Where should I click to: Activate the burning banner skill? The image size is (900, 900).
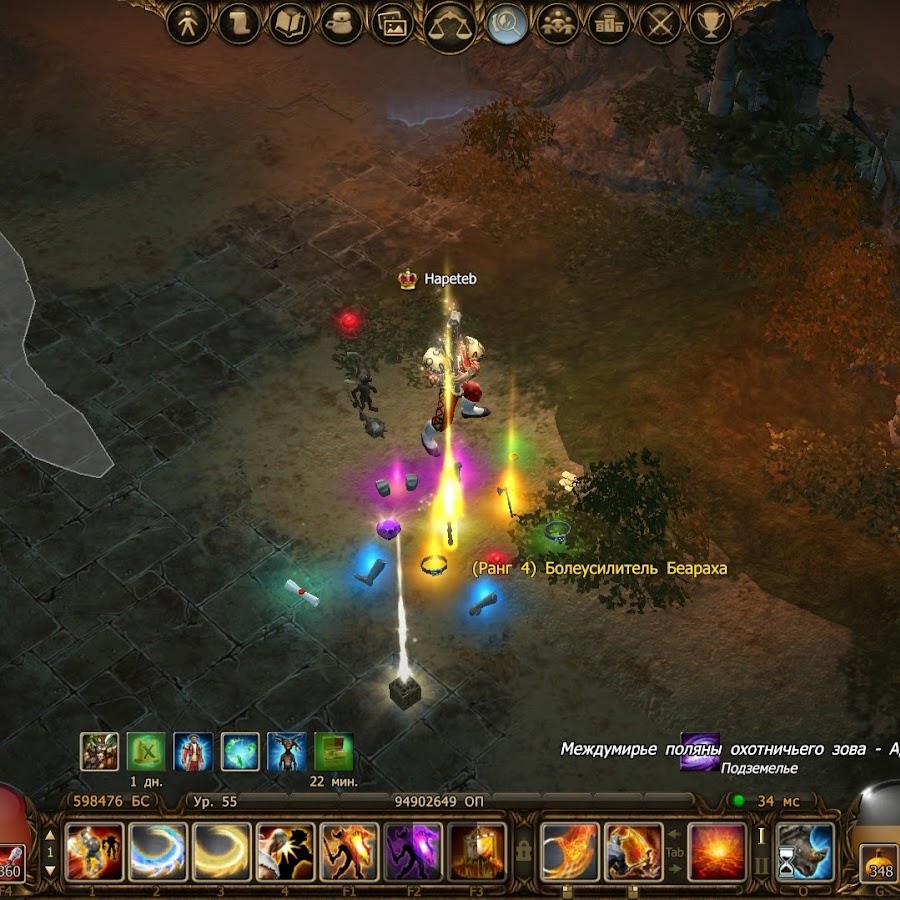477,851
